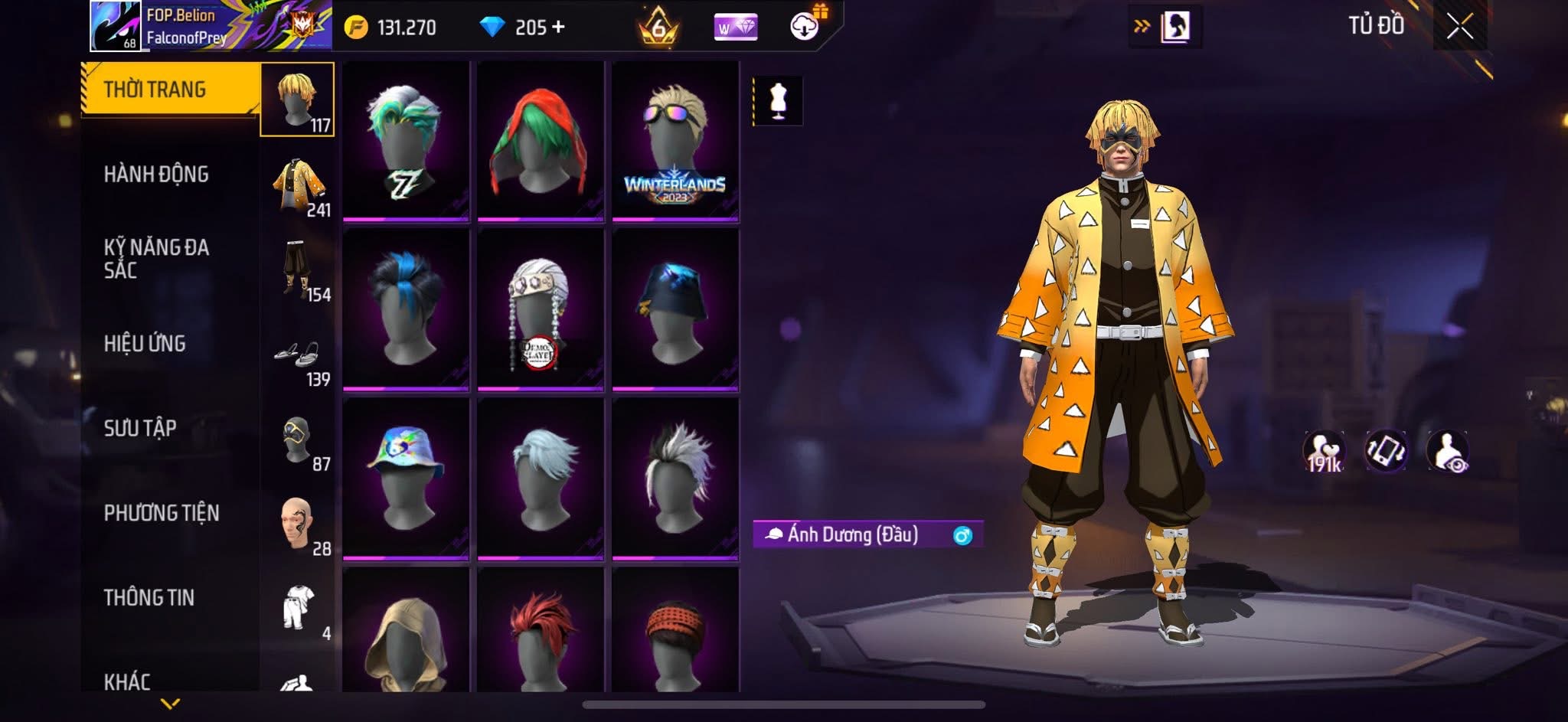Select the Hiệu Ứng tab
This screenshot has height=722, width=1568.
pos(145,344)
